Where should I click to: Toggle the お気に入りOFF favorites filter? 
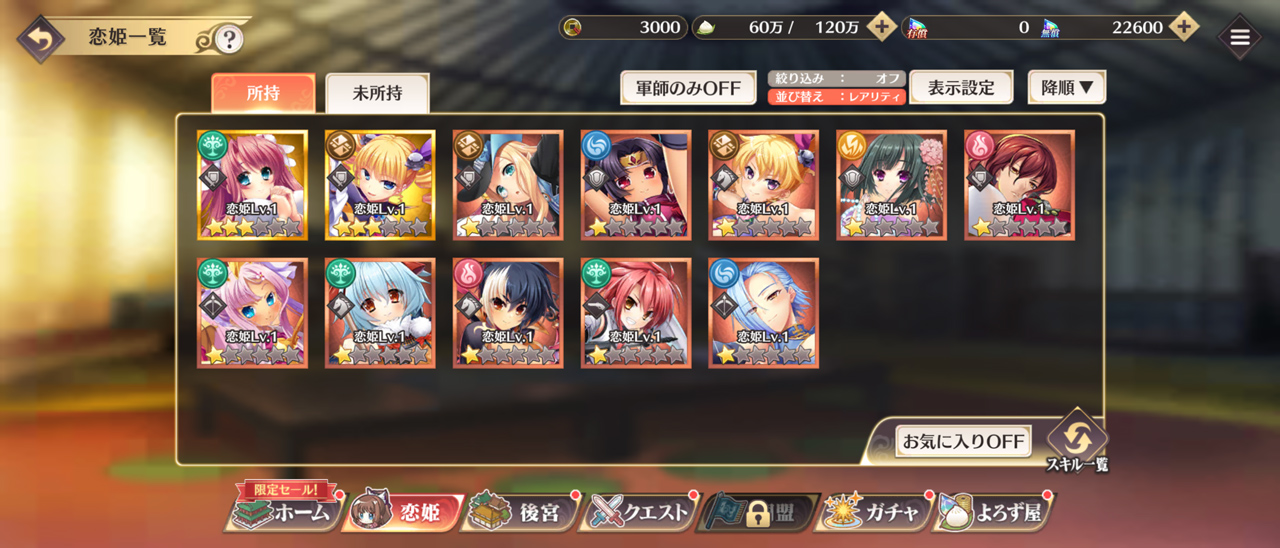[x=963, y=441]
